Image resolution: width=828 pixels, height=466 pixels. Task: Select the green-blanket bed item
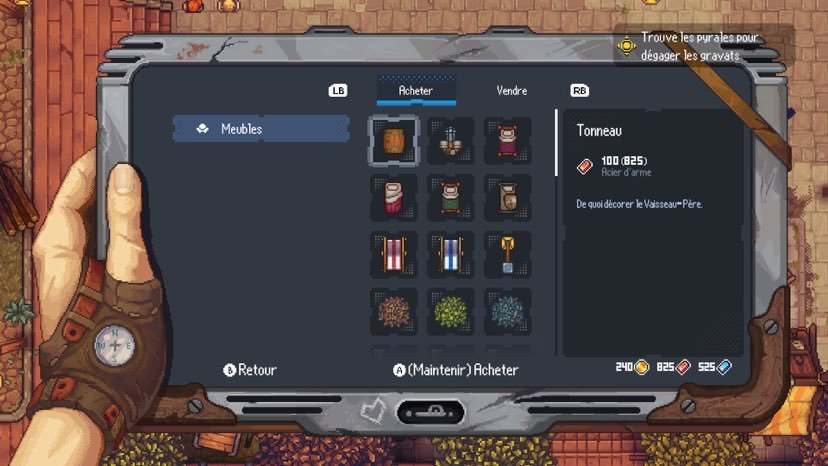[450, 198]
